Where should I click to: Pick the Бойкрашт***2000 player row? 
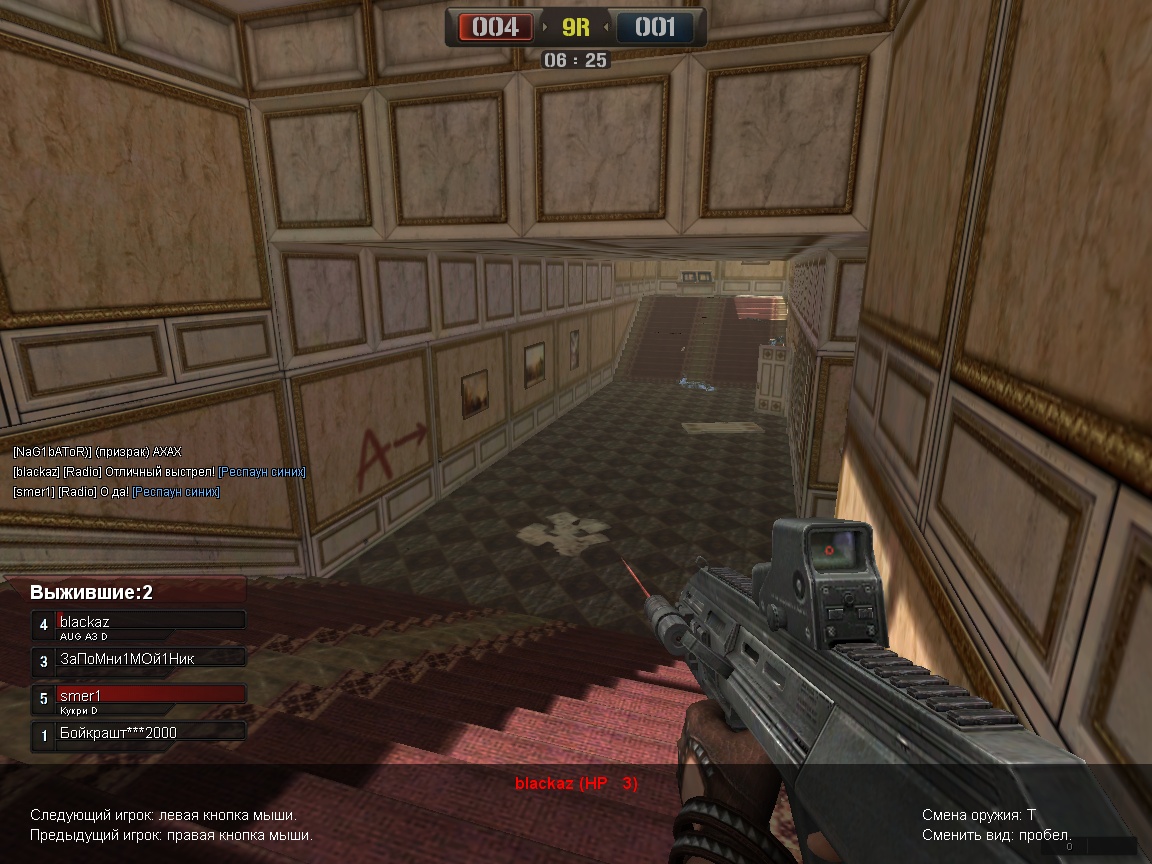coord(139,734)
